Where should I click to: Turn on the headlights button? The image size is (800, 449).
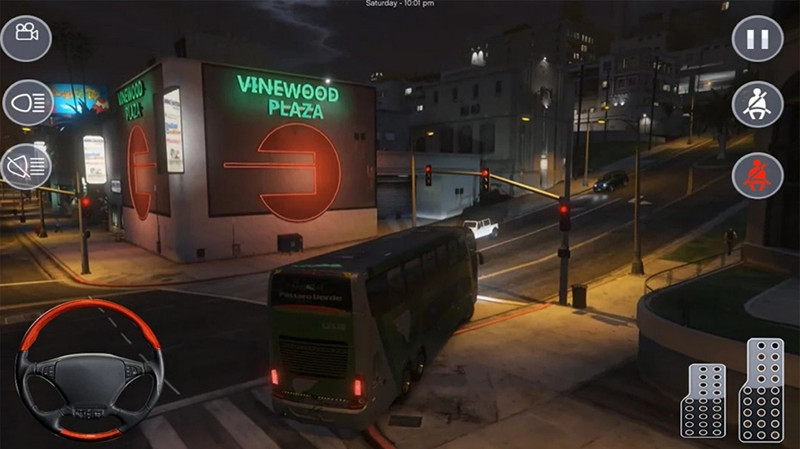click(x=26, y=103)
